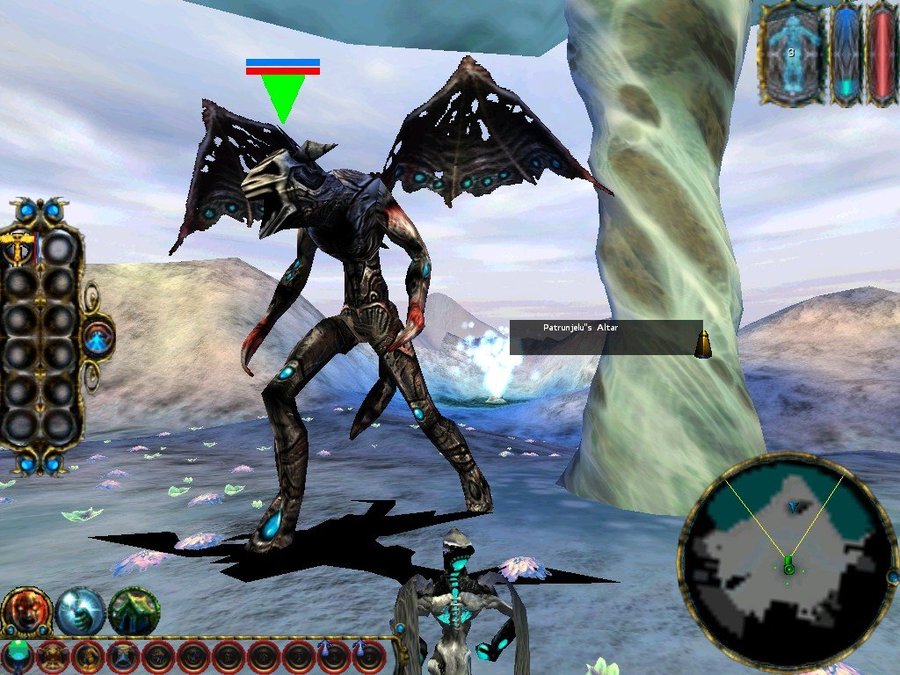Image resolution: width=900 pixels, height=675 pixels.
Task: Activate the blue glowing hand spell icon
Action: point(79,612)
